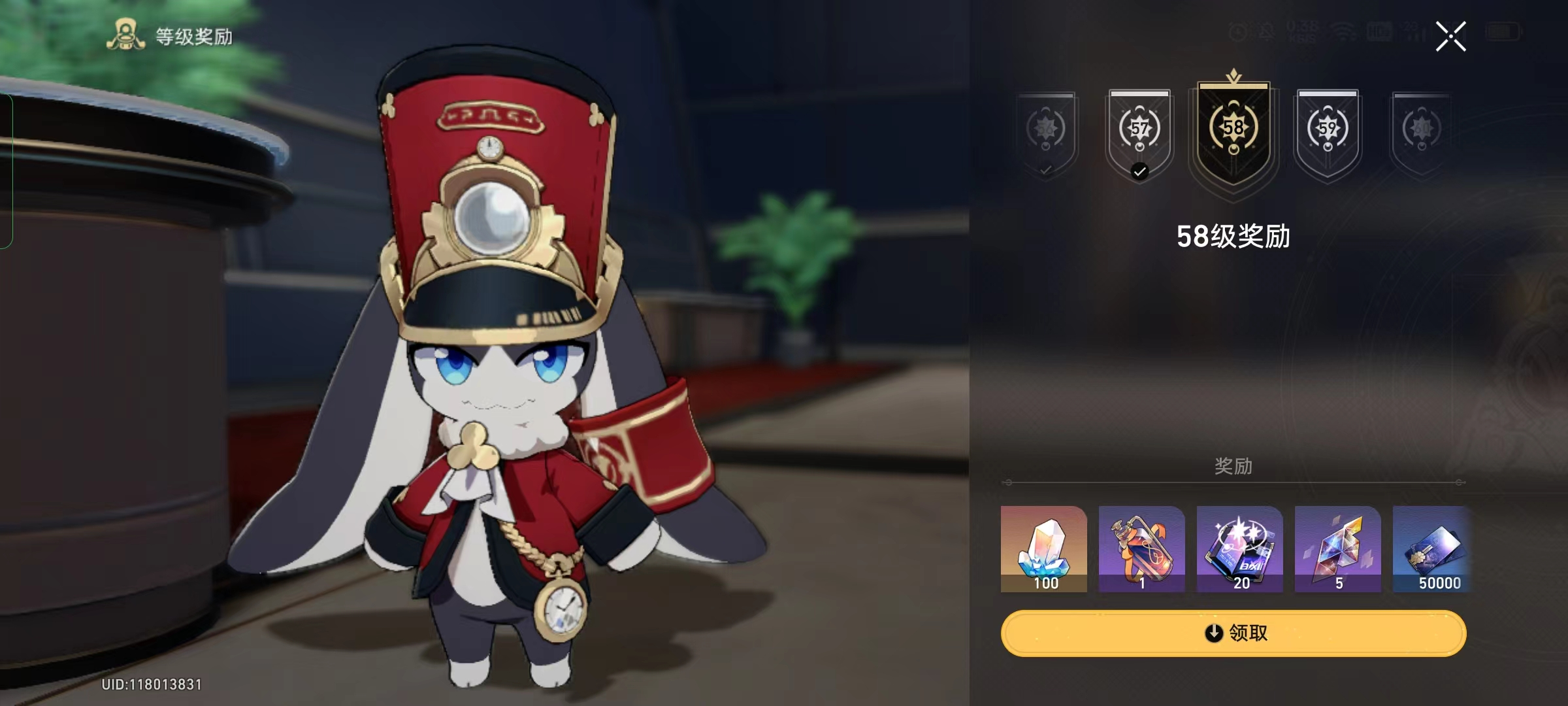Claim rewards with the yellow 领取 button
Image resolution: width=1568 pixels, height=706 pixels.
tap(1233, 633)
